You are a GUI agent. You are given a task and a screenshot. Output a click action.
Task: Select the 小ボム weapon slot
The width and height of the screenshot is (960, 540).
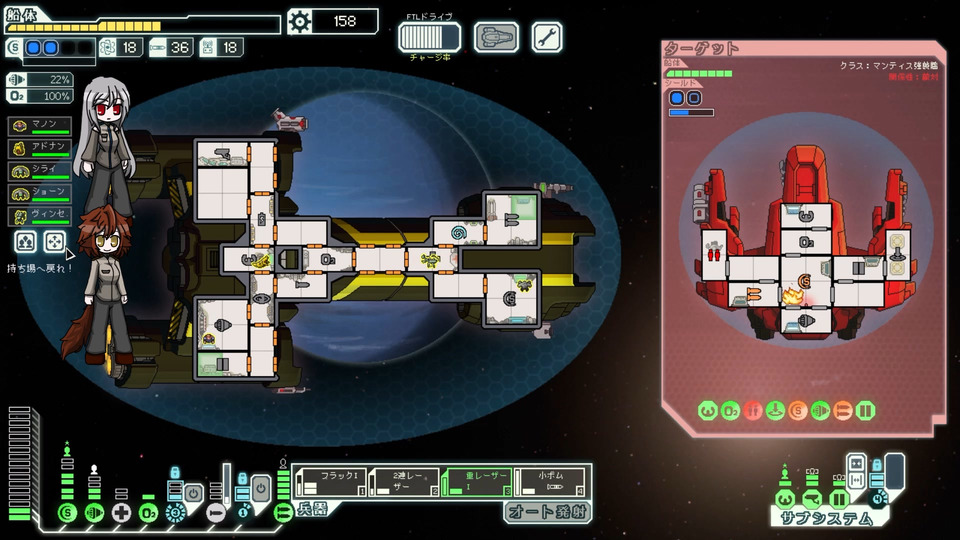pyautogui.click(x=551, y=481)
